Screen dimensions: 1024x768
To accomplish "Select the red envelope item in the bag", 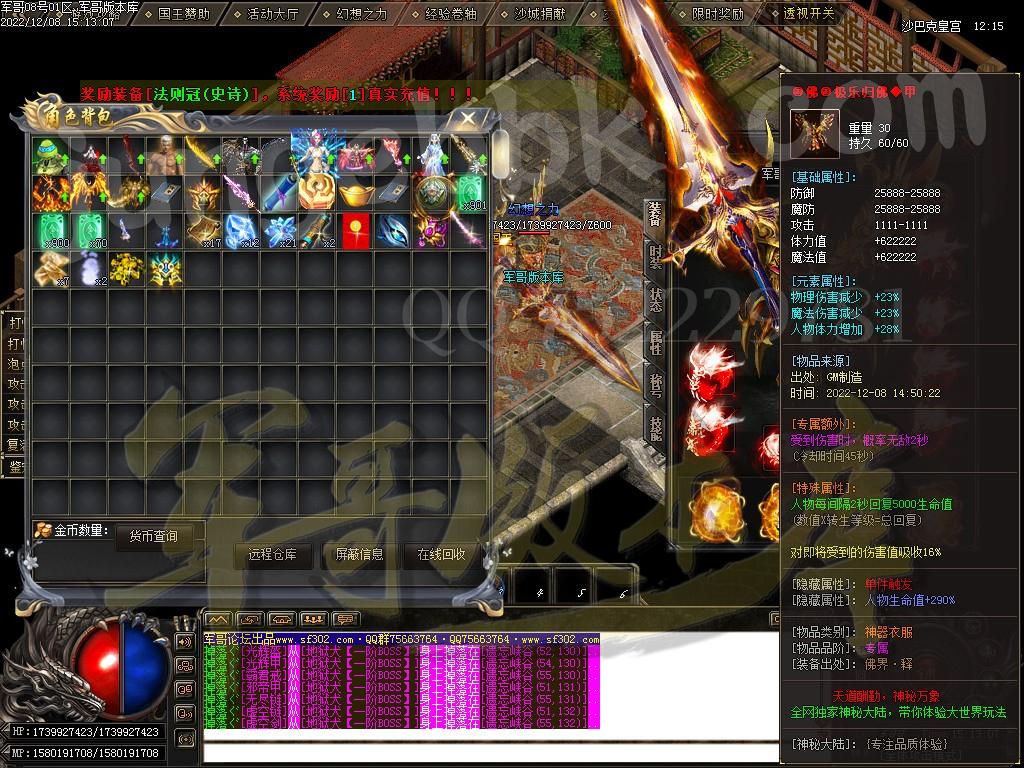I will pyautogui.click(x=355, y=230).
